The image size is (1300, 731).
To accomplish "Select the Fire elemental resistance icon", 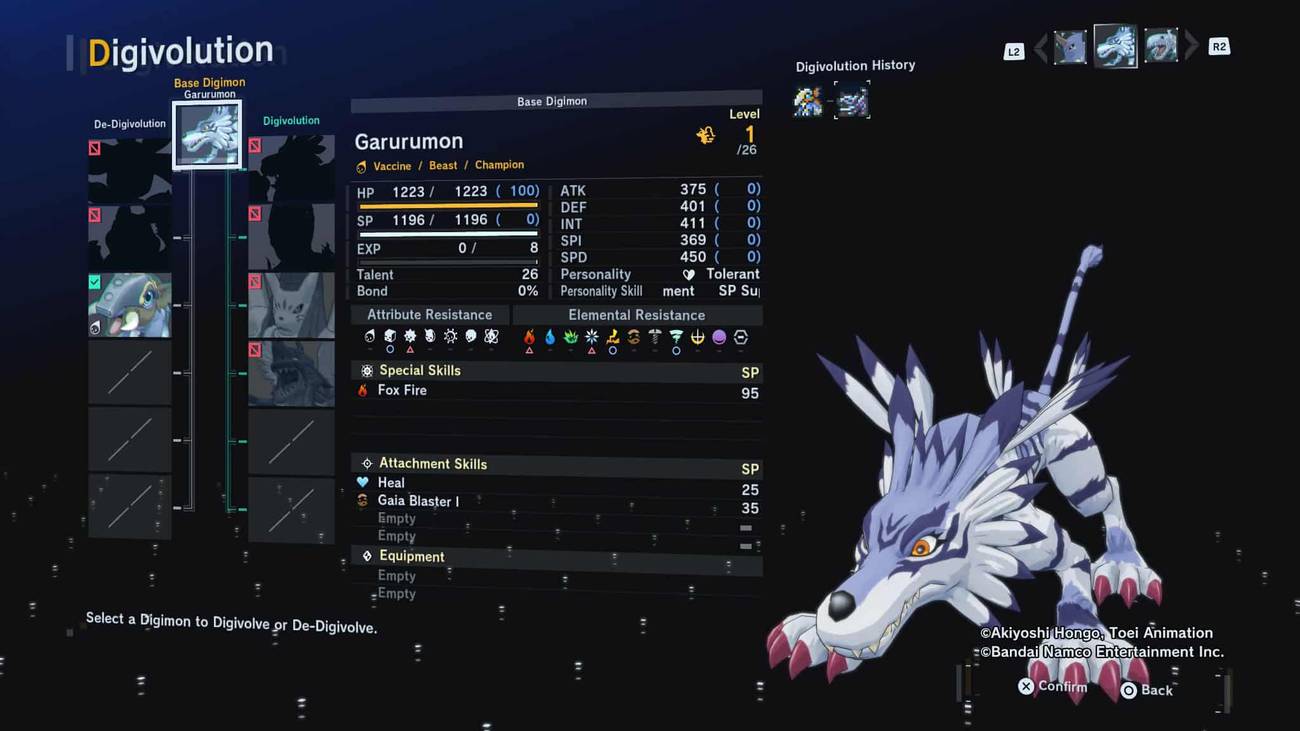I will [x=529, y=338].
